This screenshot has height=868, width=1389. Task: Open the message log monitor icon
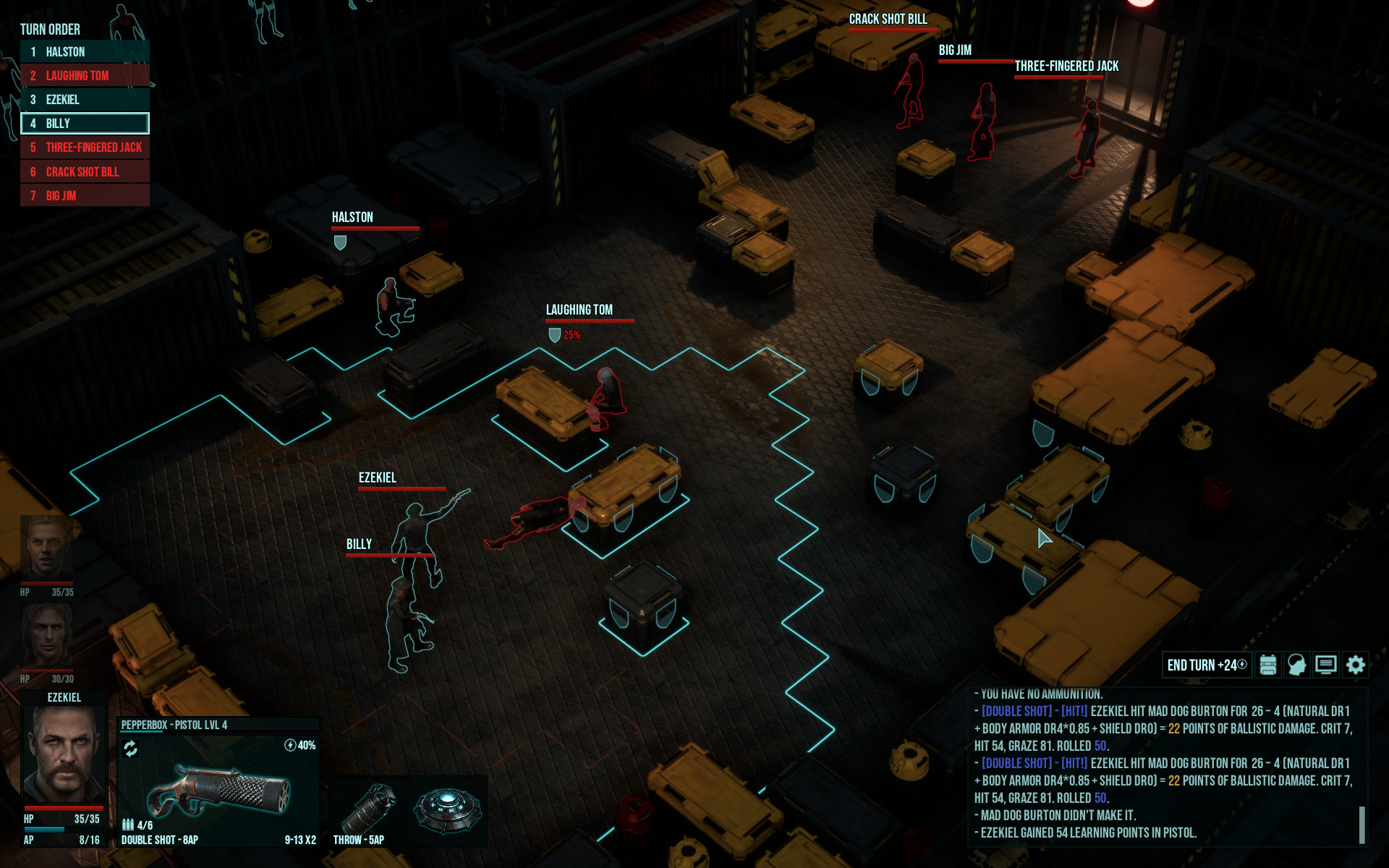click(x=1325, y=665)
